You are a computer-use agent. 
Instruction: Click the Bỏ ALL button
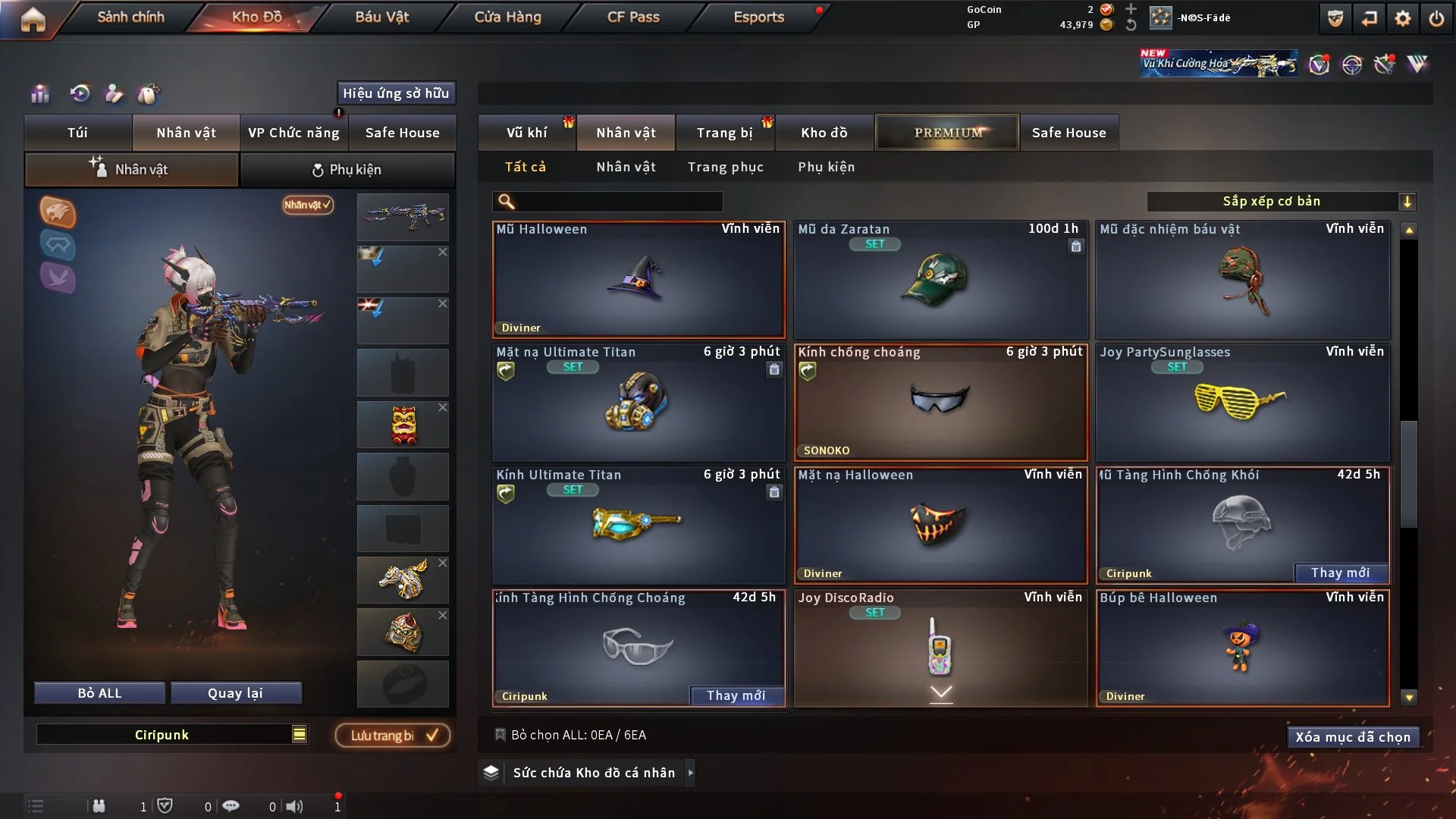[x=99, y=693]
